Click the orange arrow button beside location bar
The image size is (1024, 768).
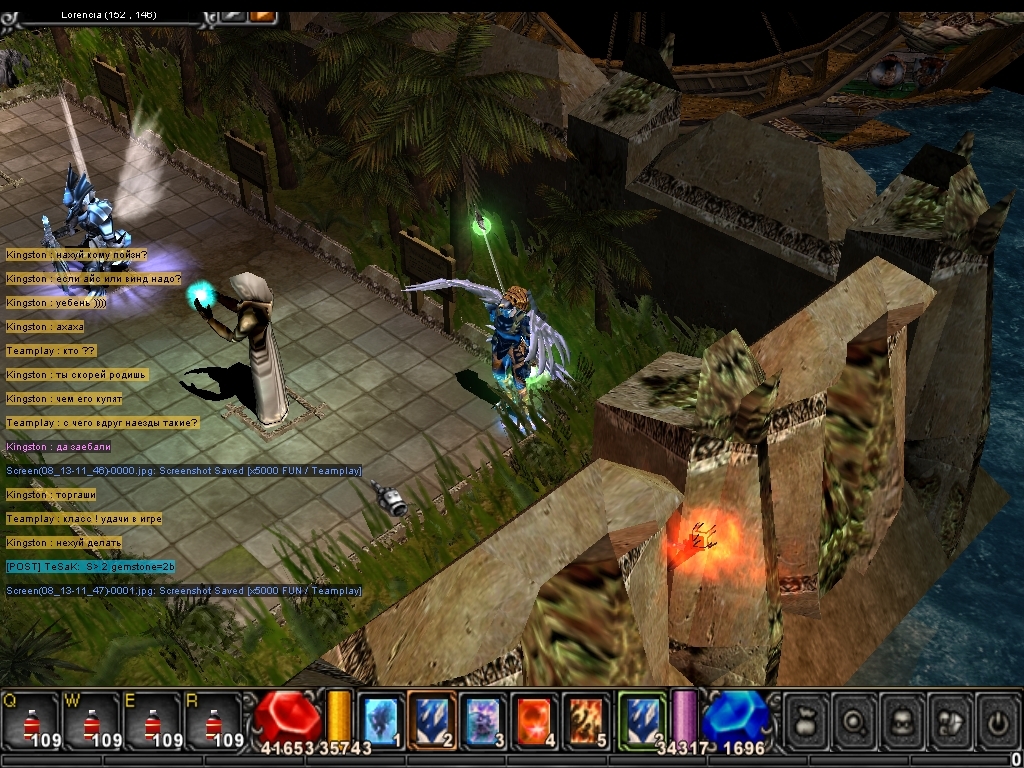[262, 14]
